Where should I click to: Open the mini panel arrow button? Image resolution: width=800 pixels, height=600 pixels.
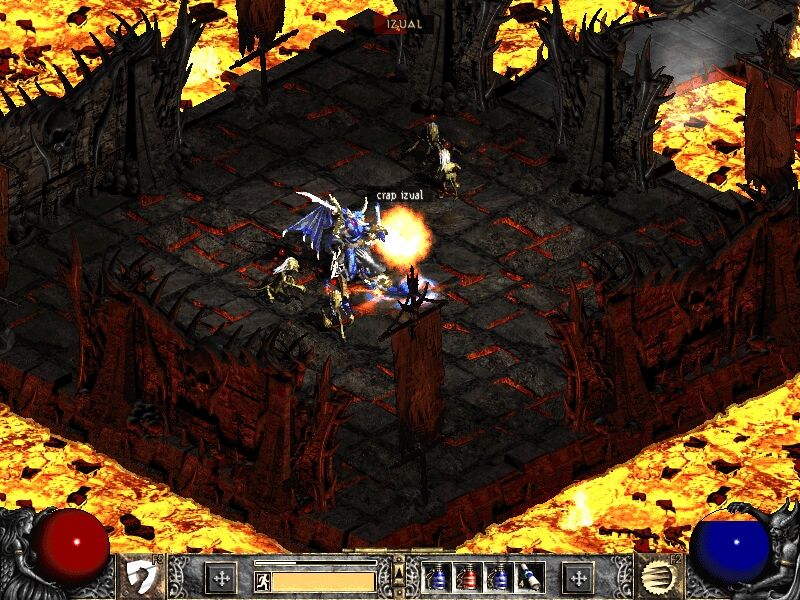[400, 571]
